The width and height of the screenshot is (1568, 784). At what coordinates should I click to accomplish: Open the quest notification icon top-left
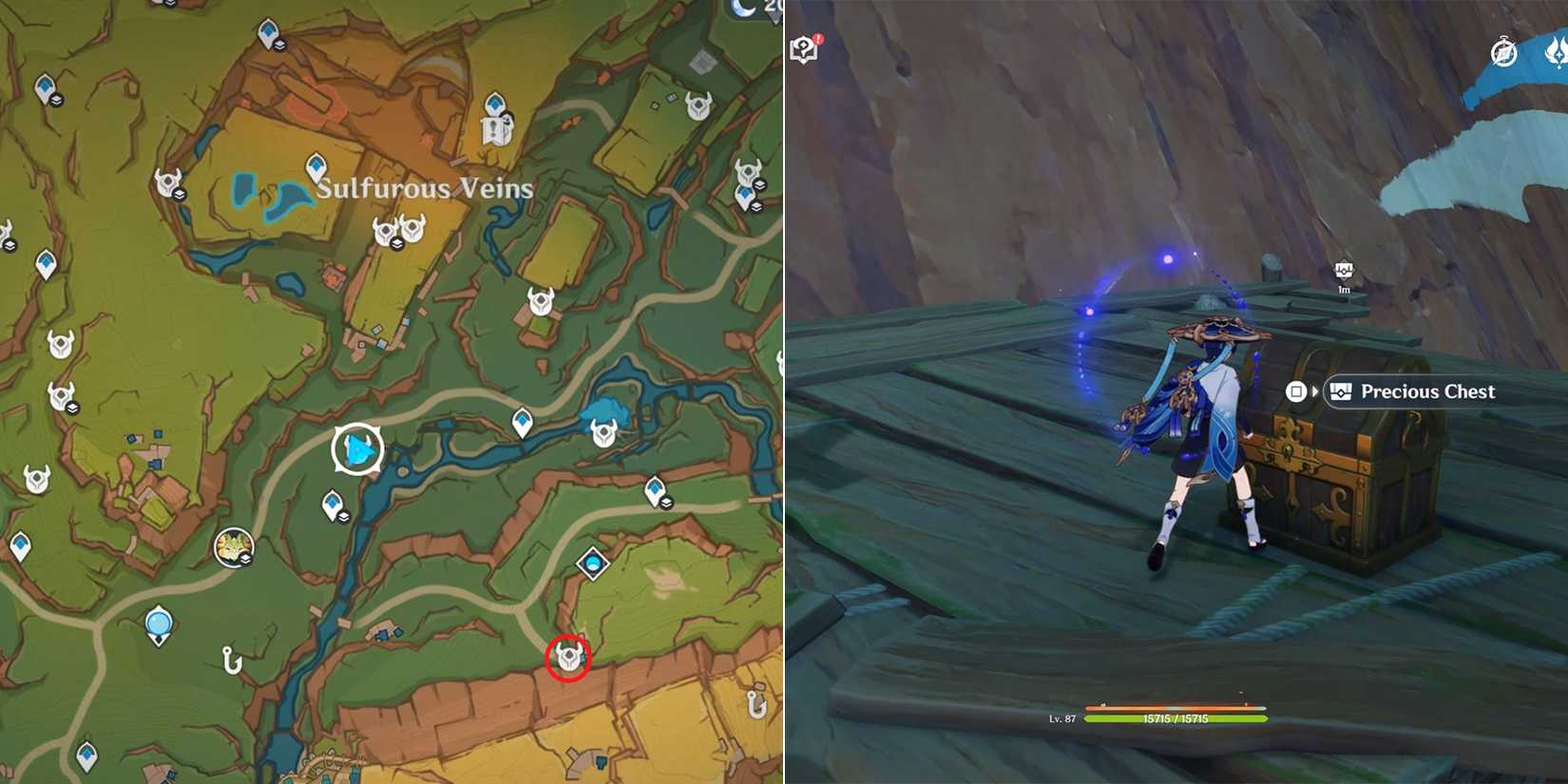point(804,49)
